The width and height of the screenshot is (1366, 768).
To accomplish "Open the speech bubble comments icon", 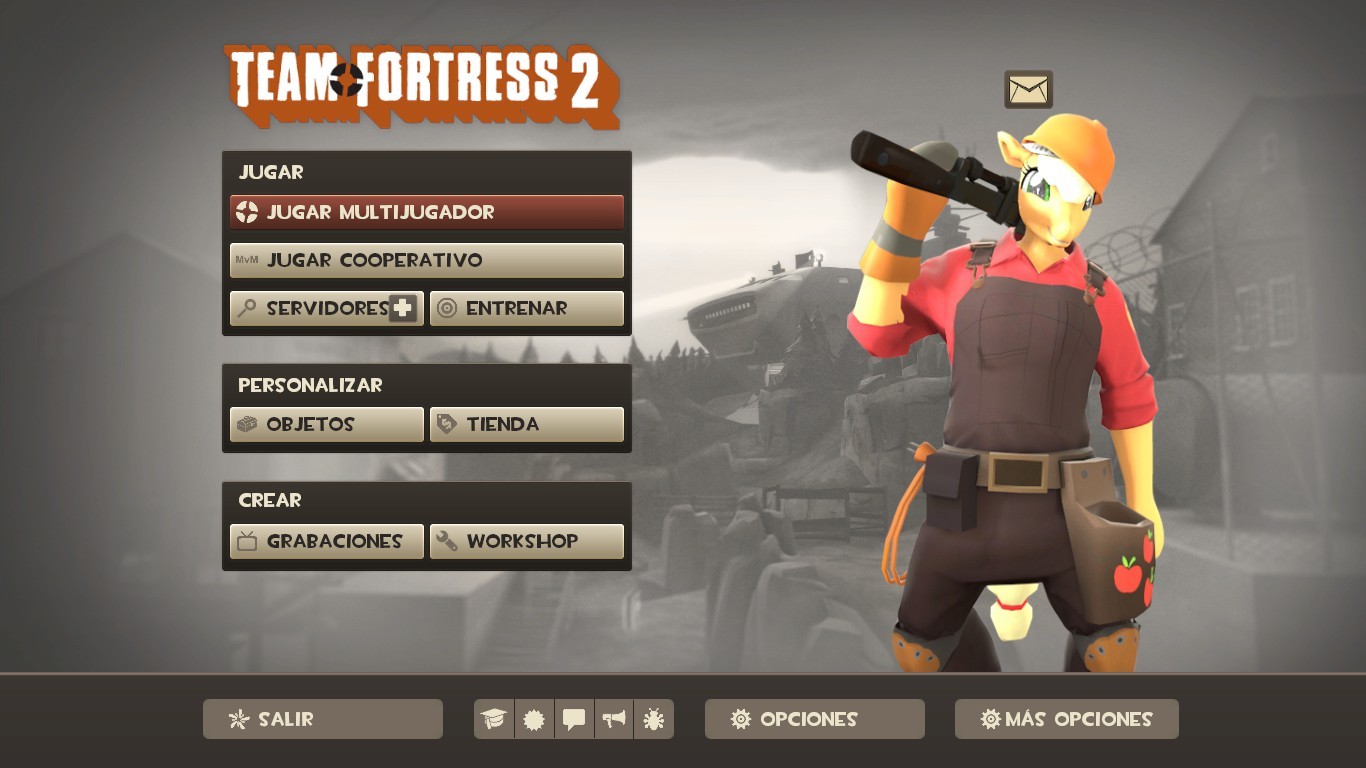I will 574,719.
